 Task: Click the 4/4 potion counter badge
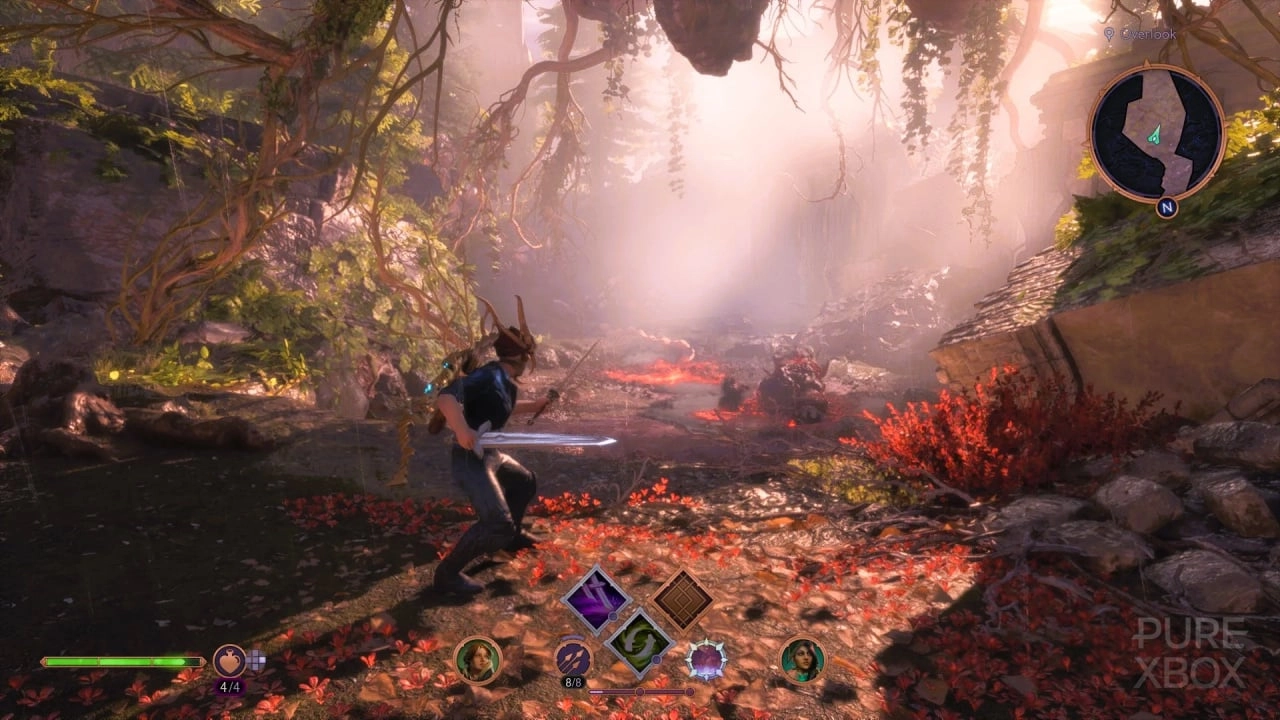[x=231, y=686]
